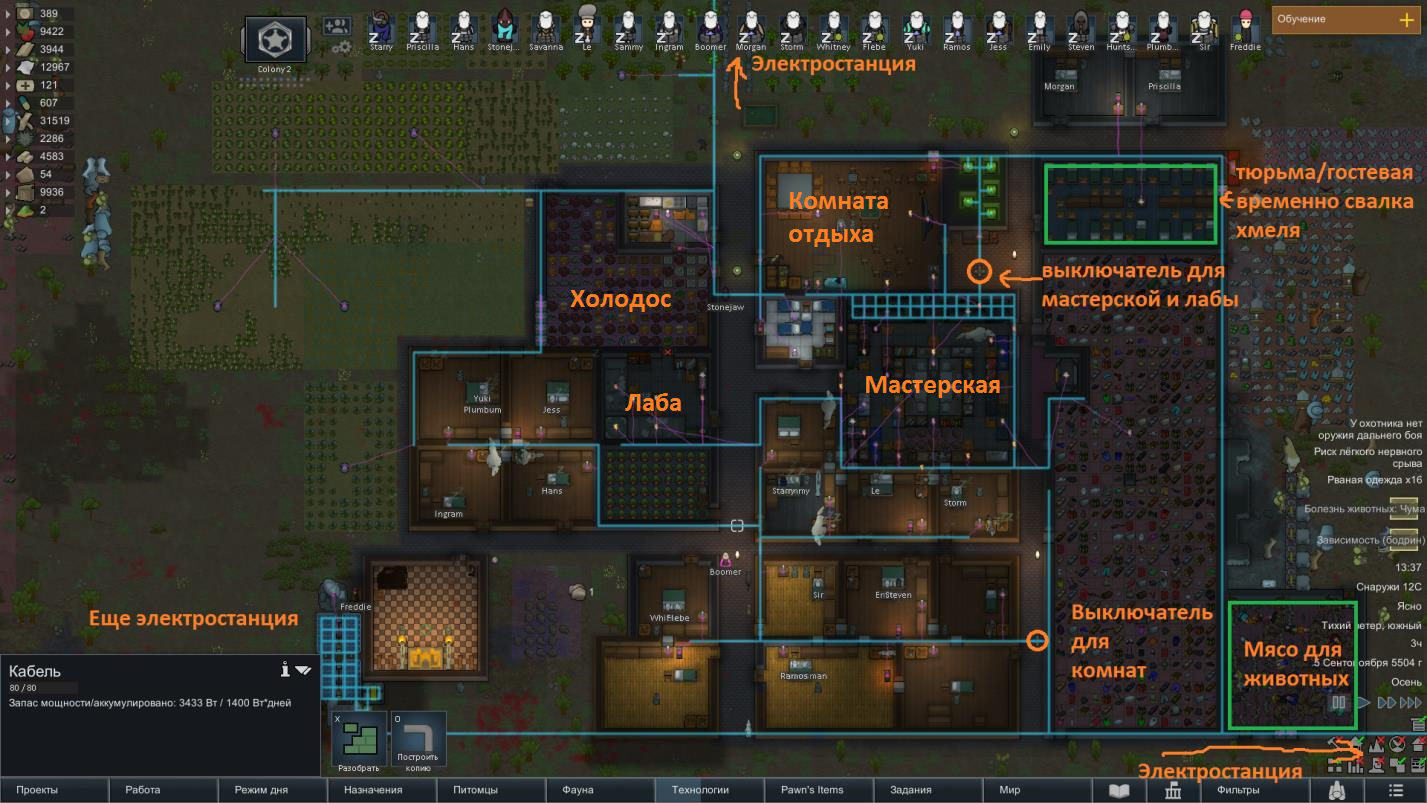Select colonist Freddie in the colonist bar
Image resolution: width=1427 pixels, height=803 pixels.
[1245, 27]
